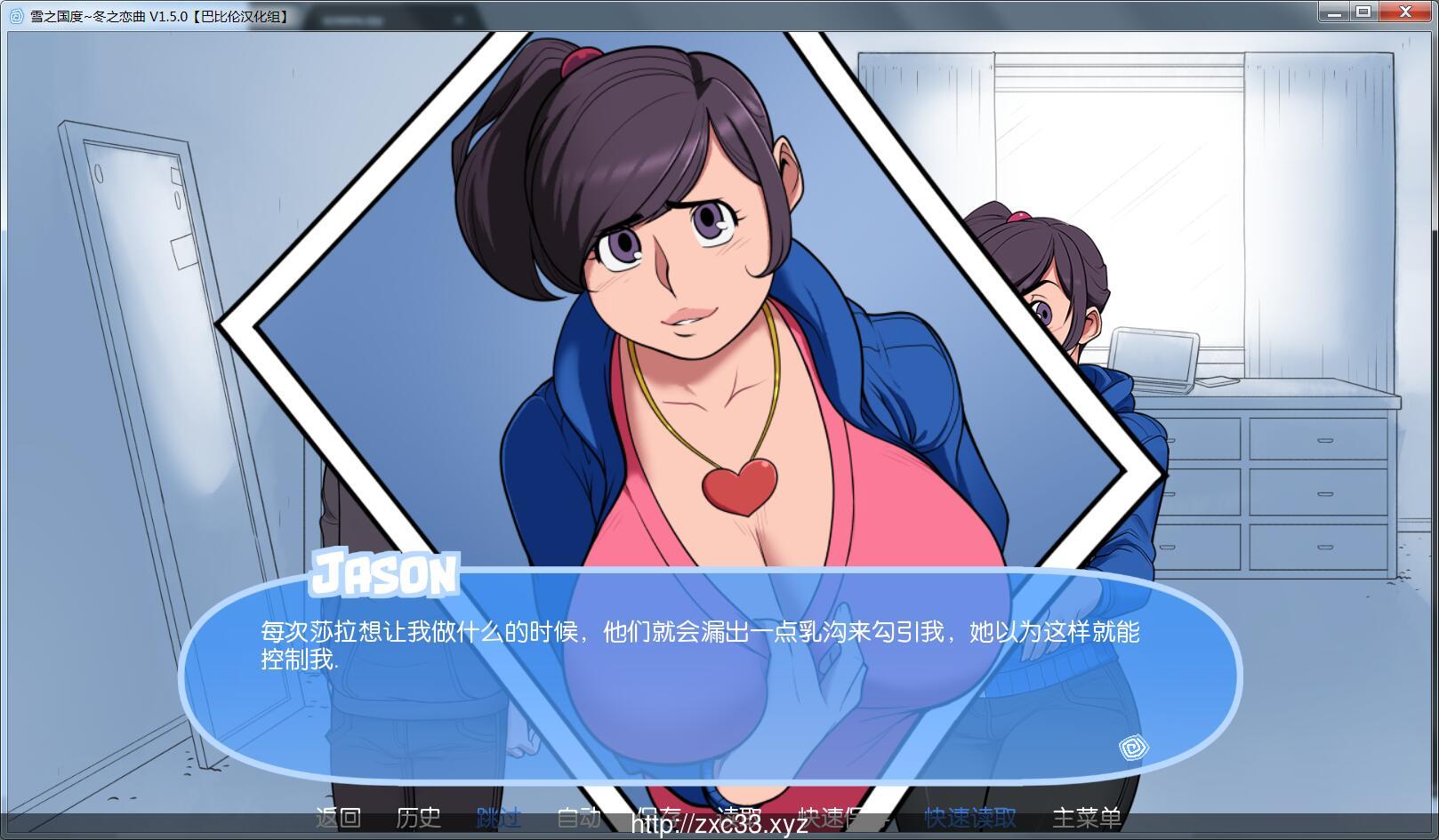This screenshot has height=840, width=1439.
Task: Minimize the game window
Action: [1333, 12]
